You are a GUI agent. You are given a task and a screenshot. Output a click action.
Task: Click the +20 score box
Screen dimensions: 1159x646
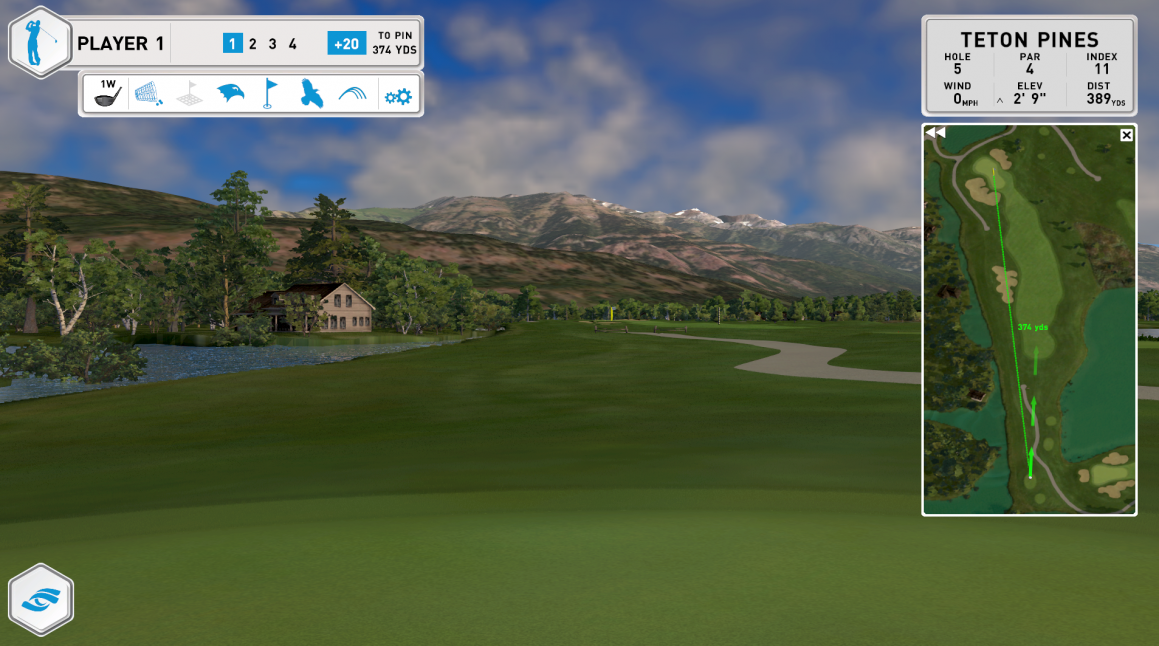[x=346, y=44]
